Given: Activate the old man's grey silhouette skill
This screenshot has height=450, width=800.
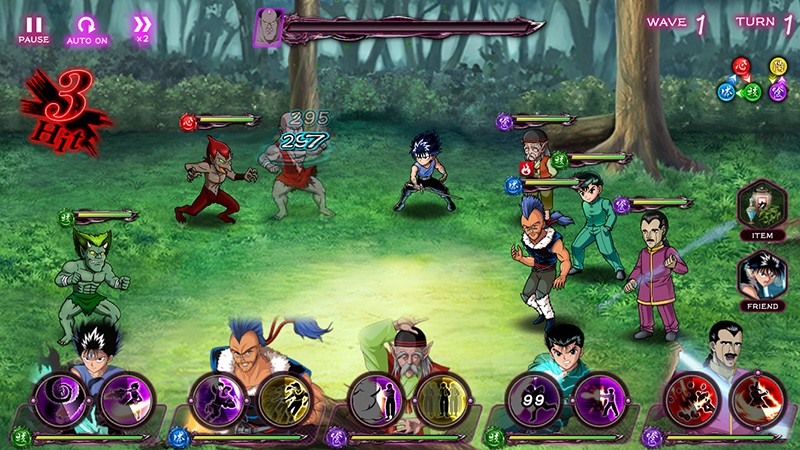Looking at the screenshot, I should (x=374, y=398).
